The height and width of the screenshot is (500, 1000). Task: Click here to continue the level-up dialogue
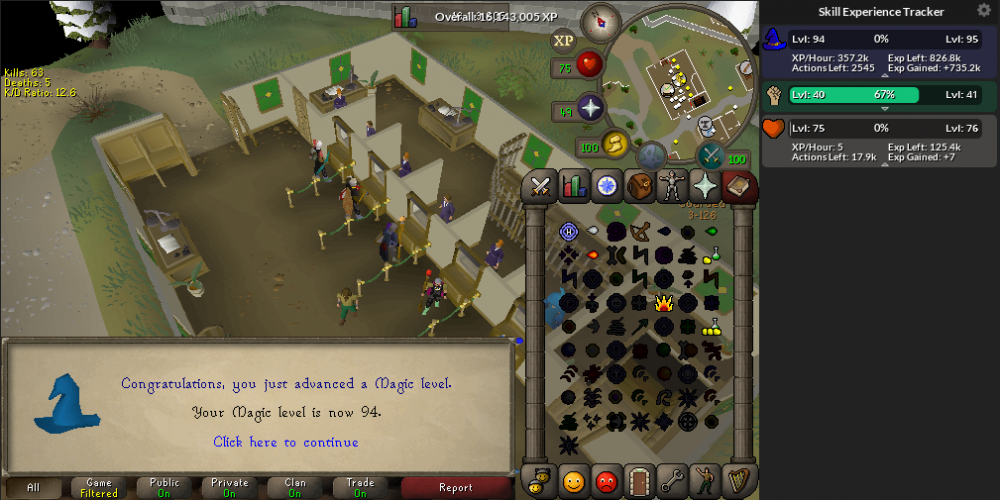tap(285, 442)
